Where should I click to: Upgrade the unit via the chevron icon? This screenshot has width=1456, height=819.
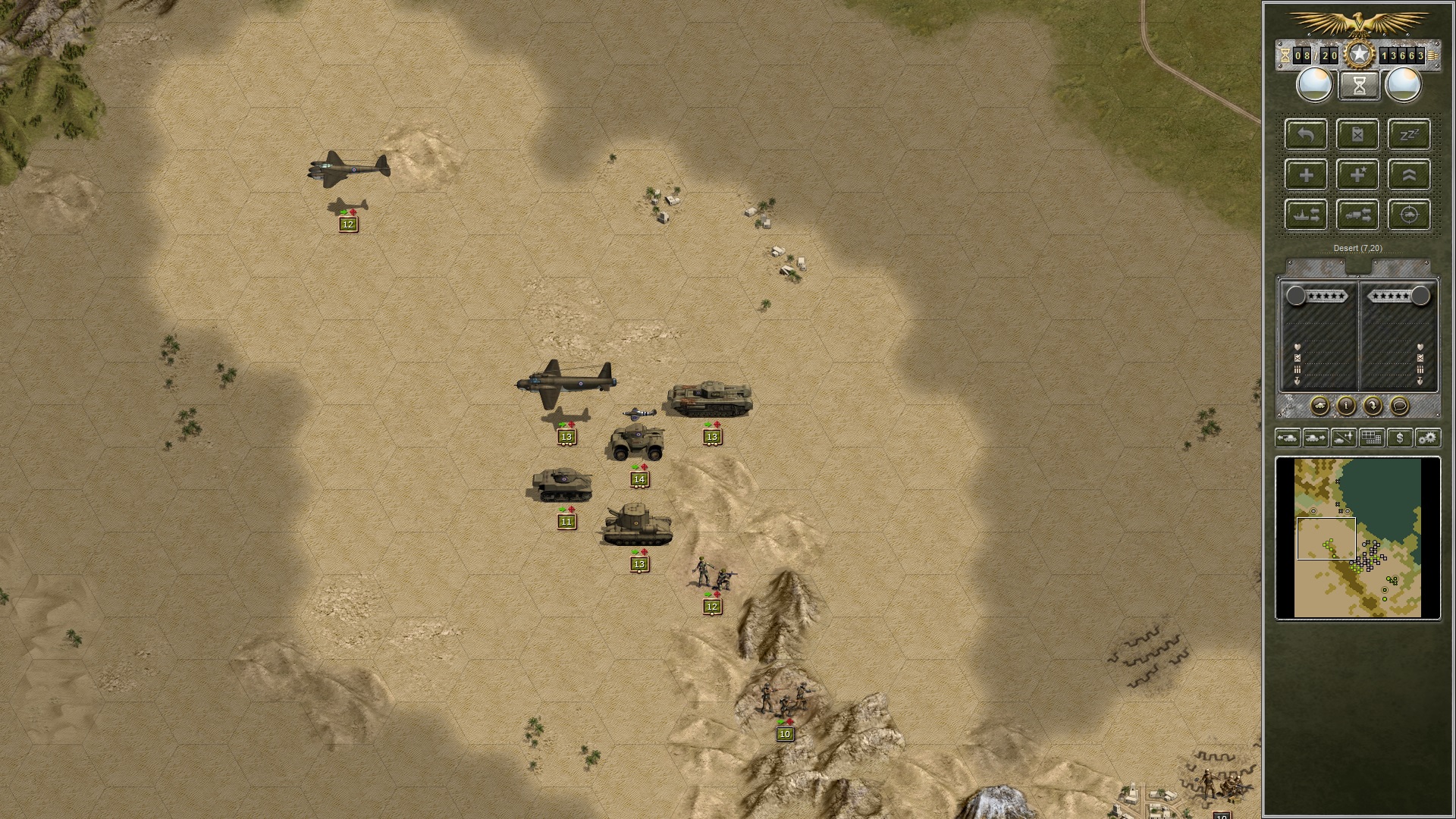pyautogui.click(x=1409, y=175)
